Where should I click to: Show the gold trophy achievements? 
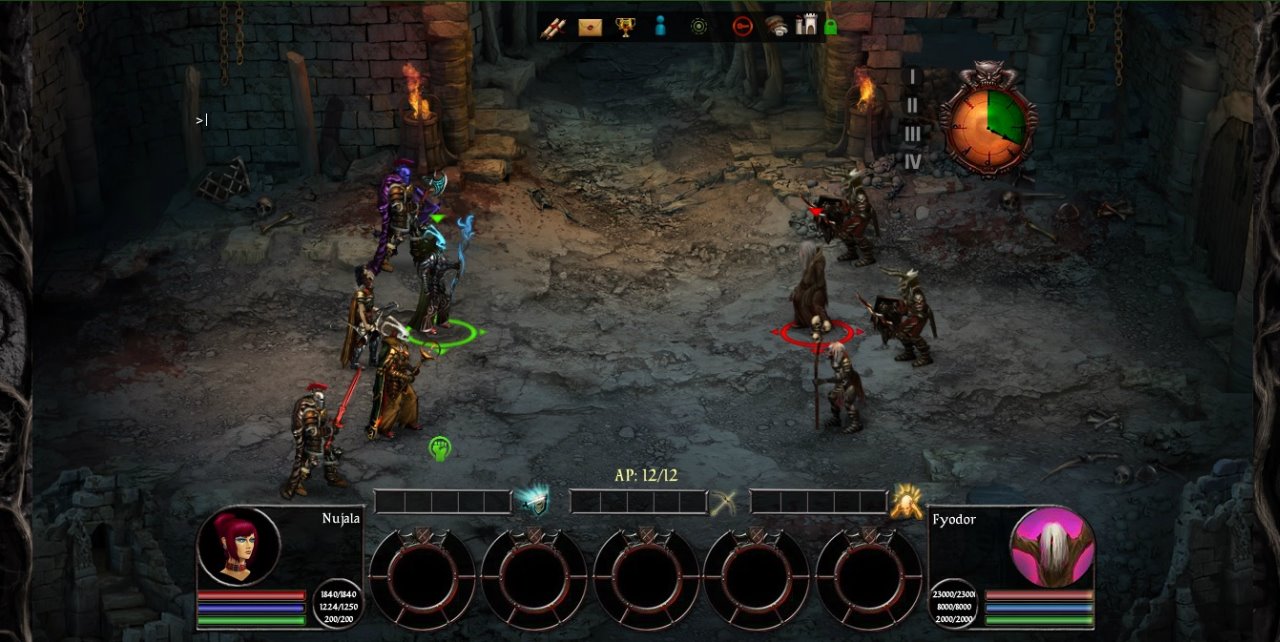tap(626, 27)
